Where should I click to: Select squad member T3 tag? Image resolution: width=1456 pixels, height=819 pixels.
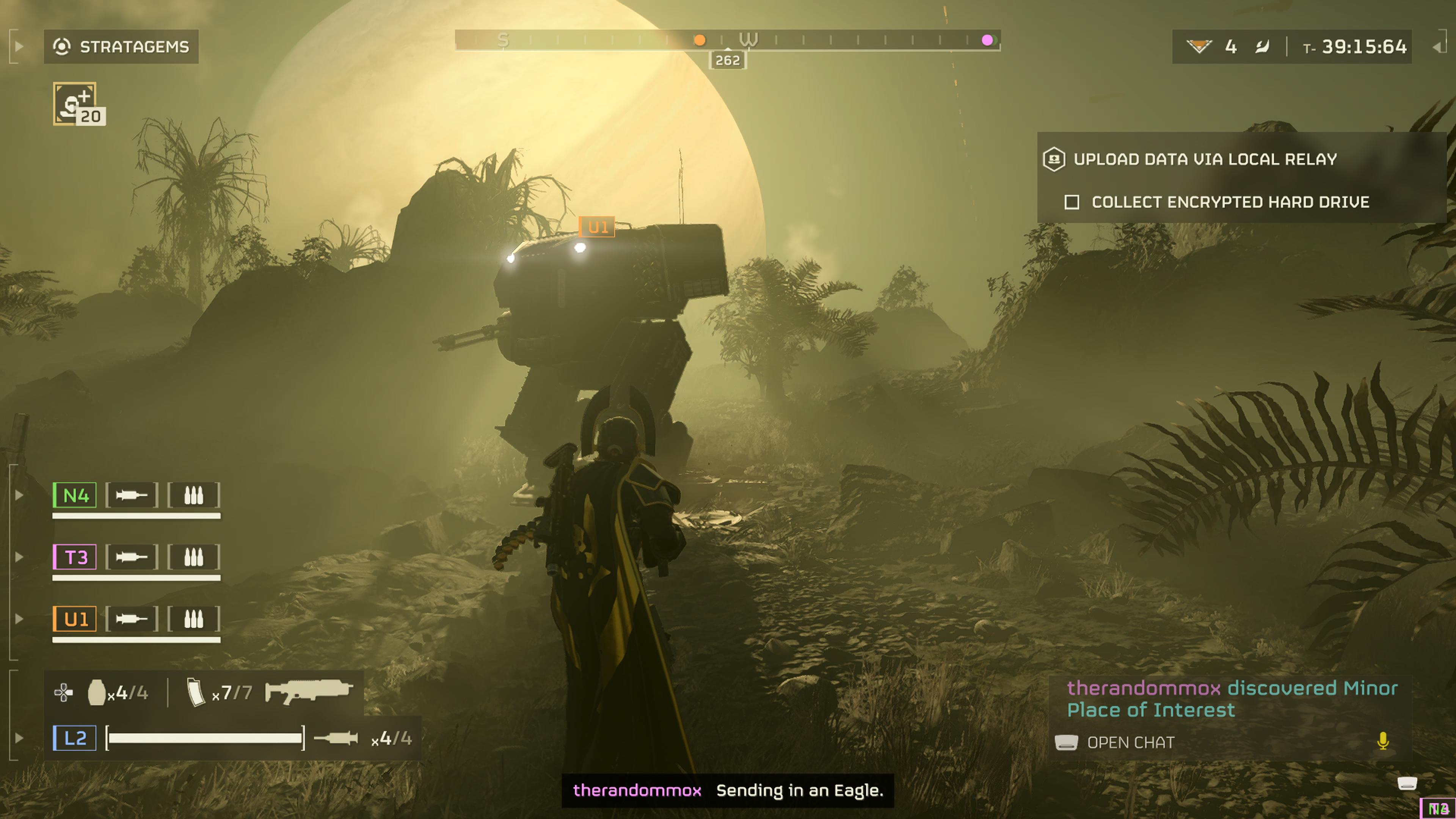(x=75, y=557)
